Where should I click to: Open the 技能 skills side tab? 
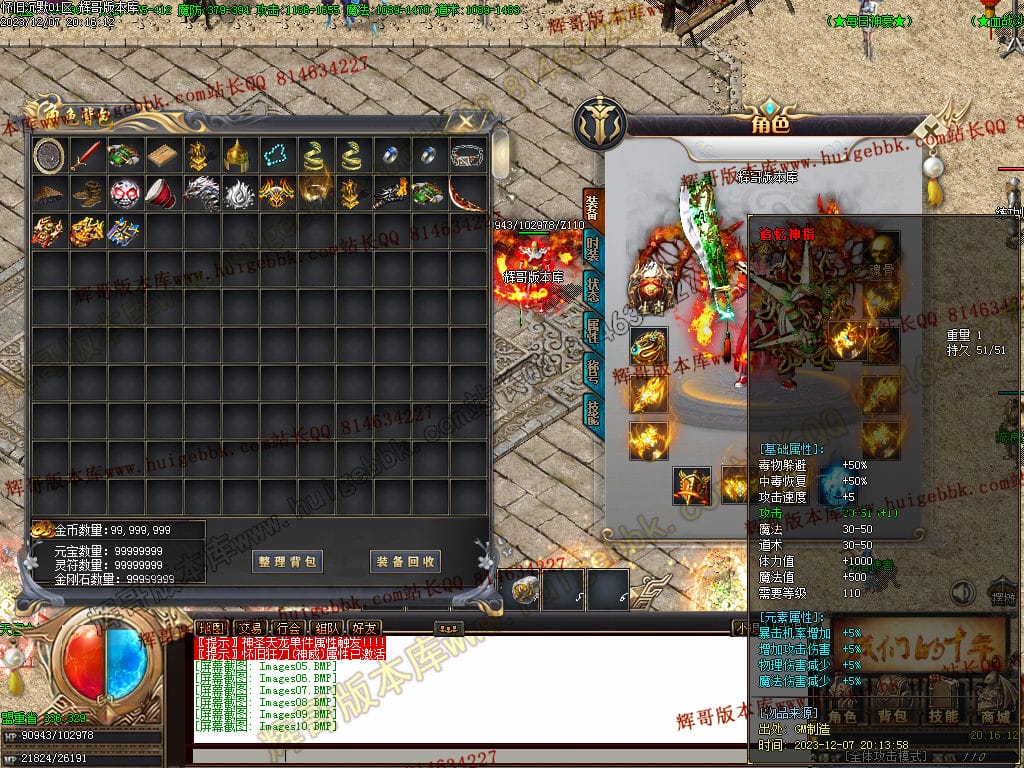(x=593, y=411)
